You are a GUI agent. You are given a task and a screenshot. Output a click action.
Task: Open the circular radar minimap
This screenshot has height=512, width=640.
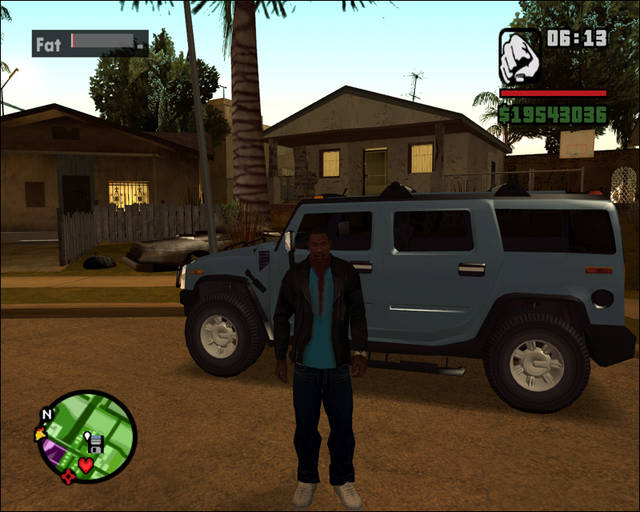(x=87, y=436)
